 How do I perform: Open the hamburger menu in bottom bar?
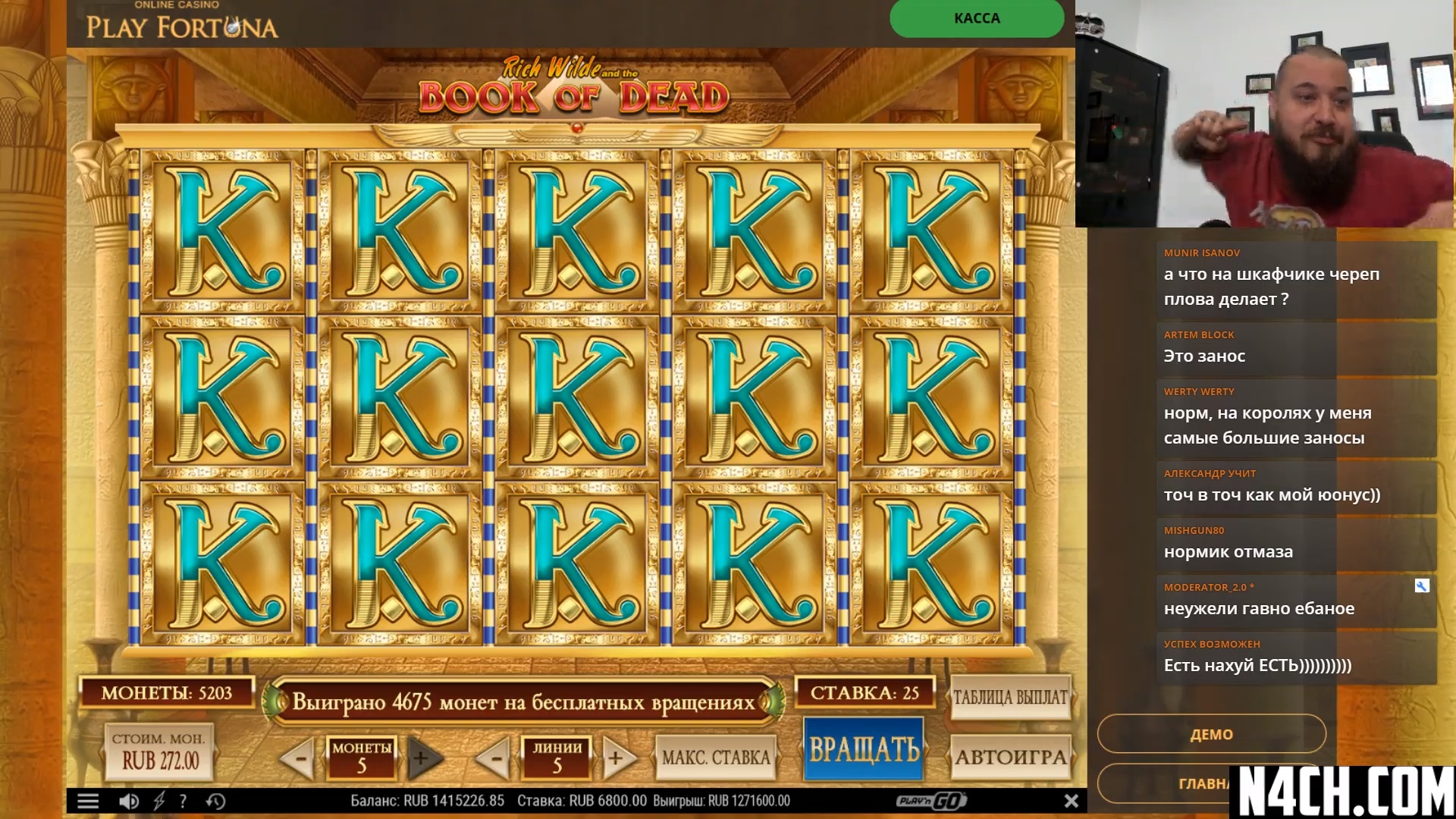[x=88, y=801]
